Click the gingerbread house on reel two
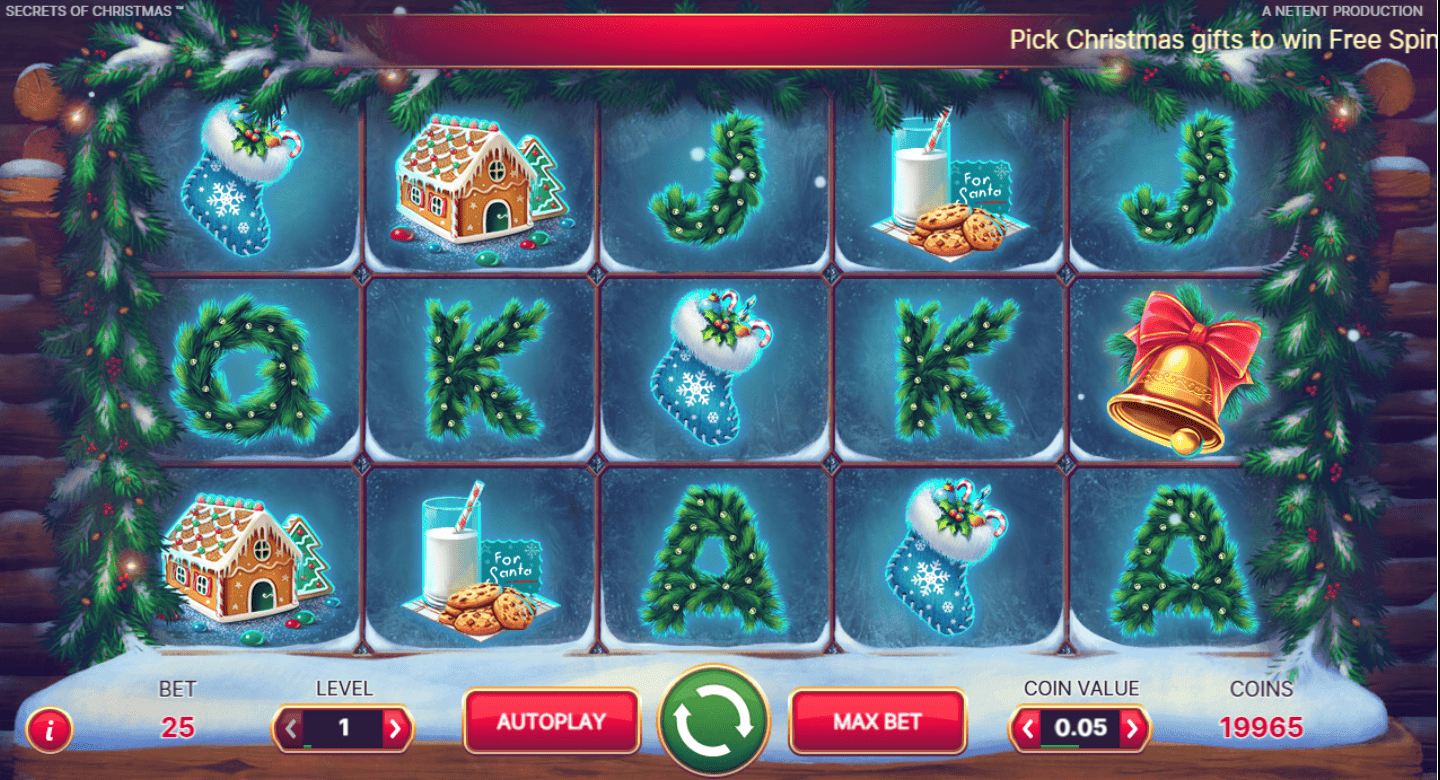Screen dimensions: 1440x780 pyautogui.click(x=470, y=185)
